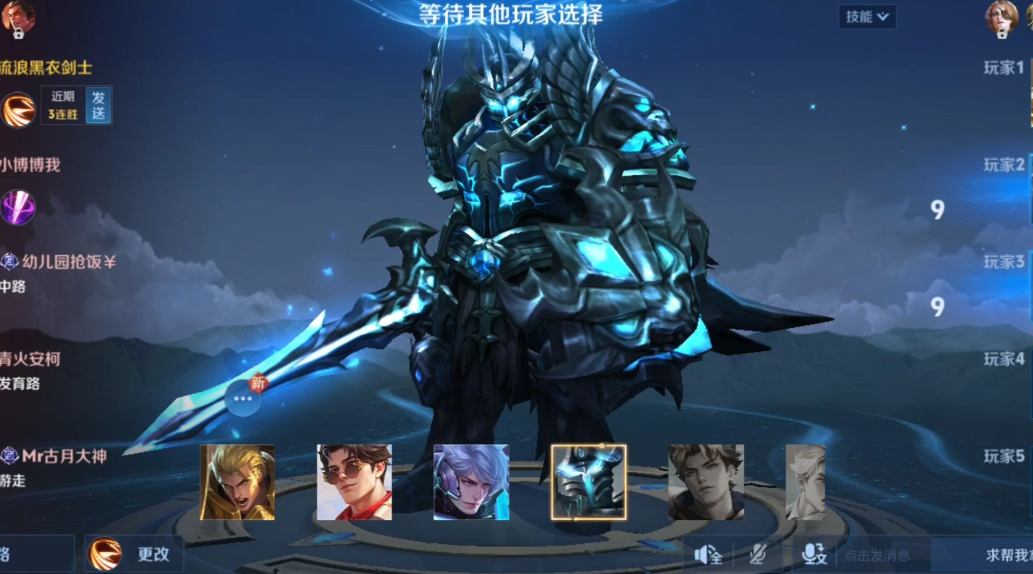1033x574 pixels.
Task: Select the highlighted dark armor knight skin
Action: click(588, 482)
